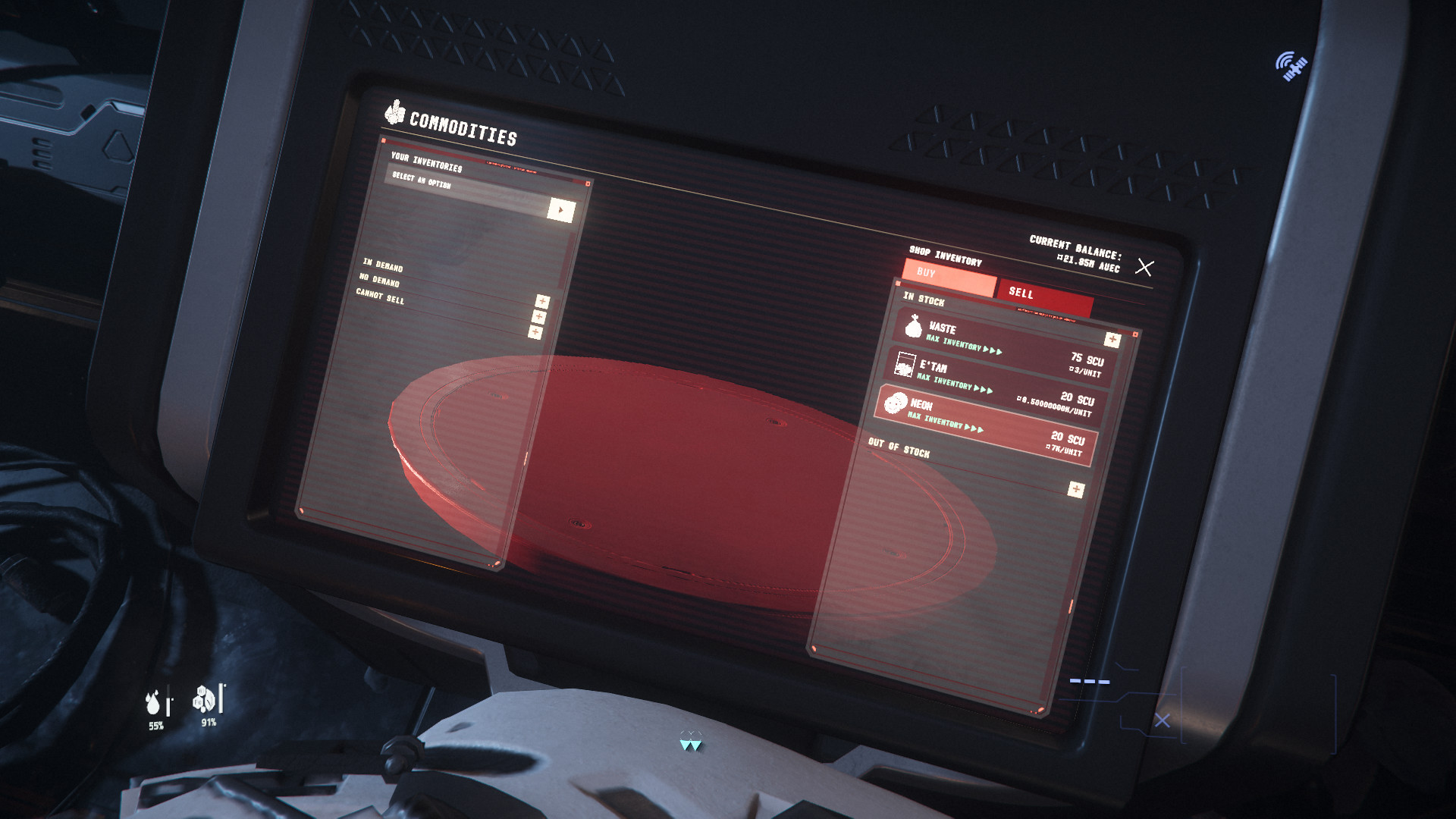
Task: Expand the No Demand section
Action: [x=539, y=317]
